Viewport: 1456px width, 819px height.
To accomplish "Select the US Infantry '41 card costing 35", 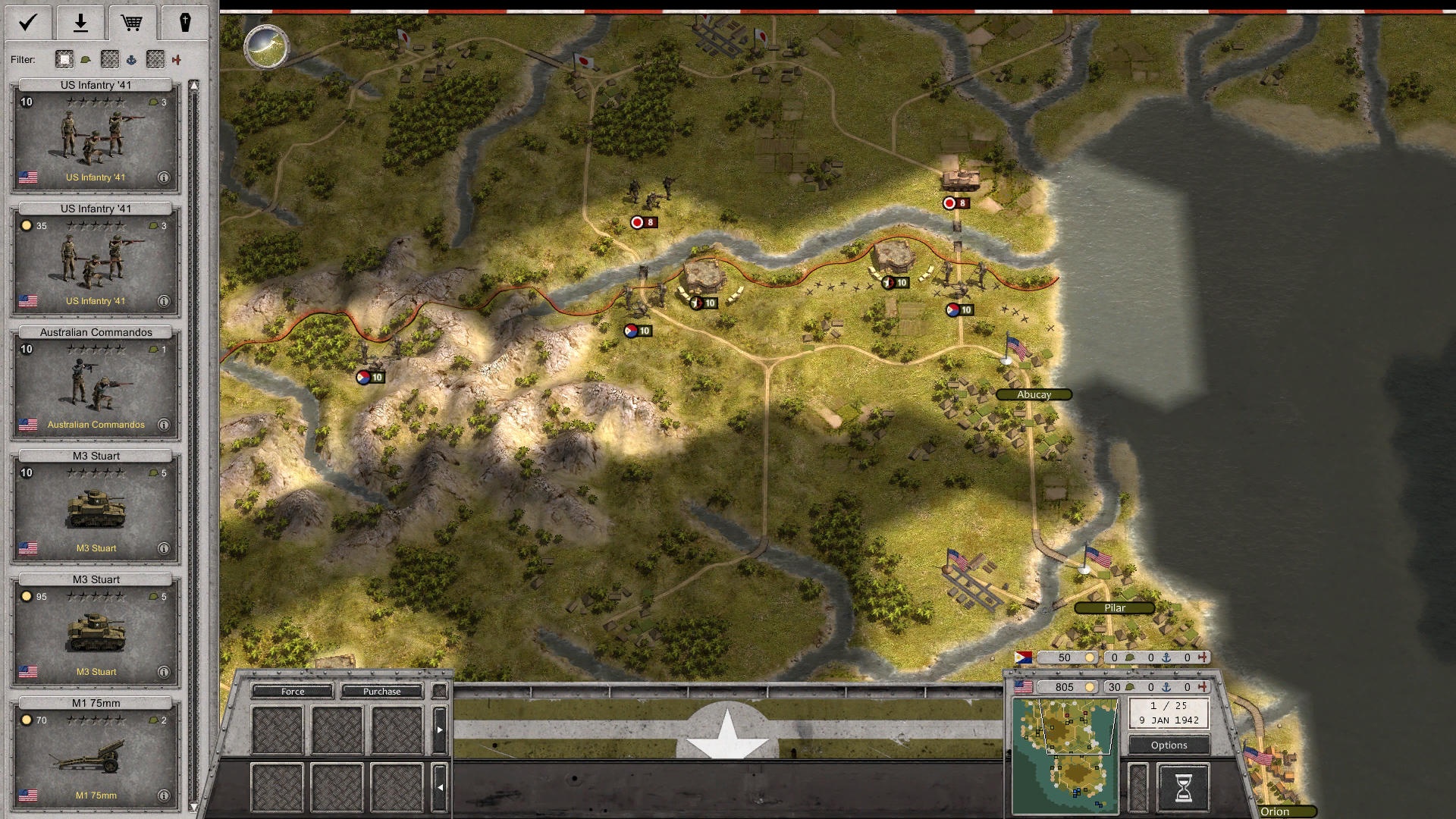I will tap(96, 259).
